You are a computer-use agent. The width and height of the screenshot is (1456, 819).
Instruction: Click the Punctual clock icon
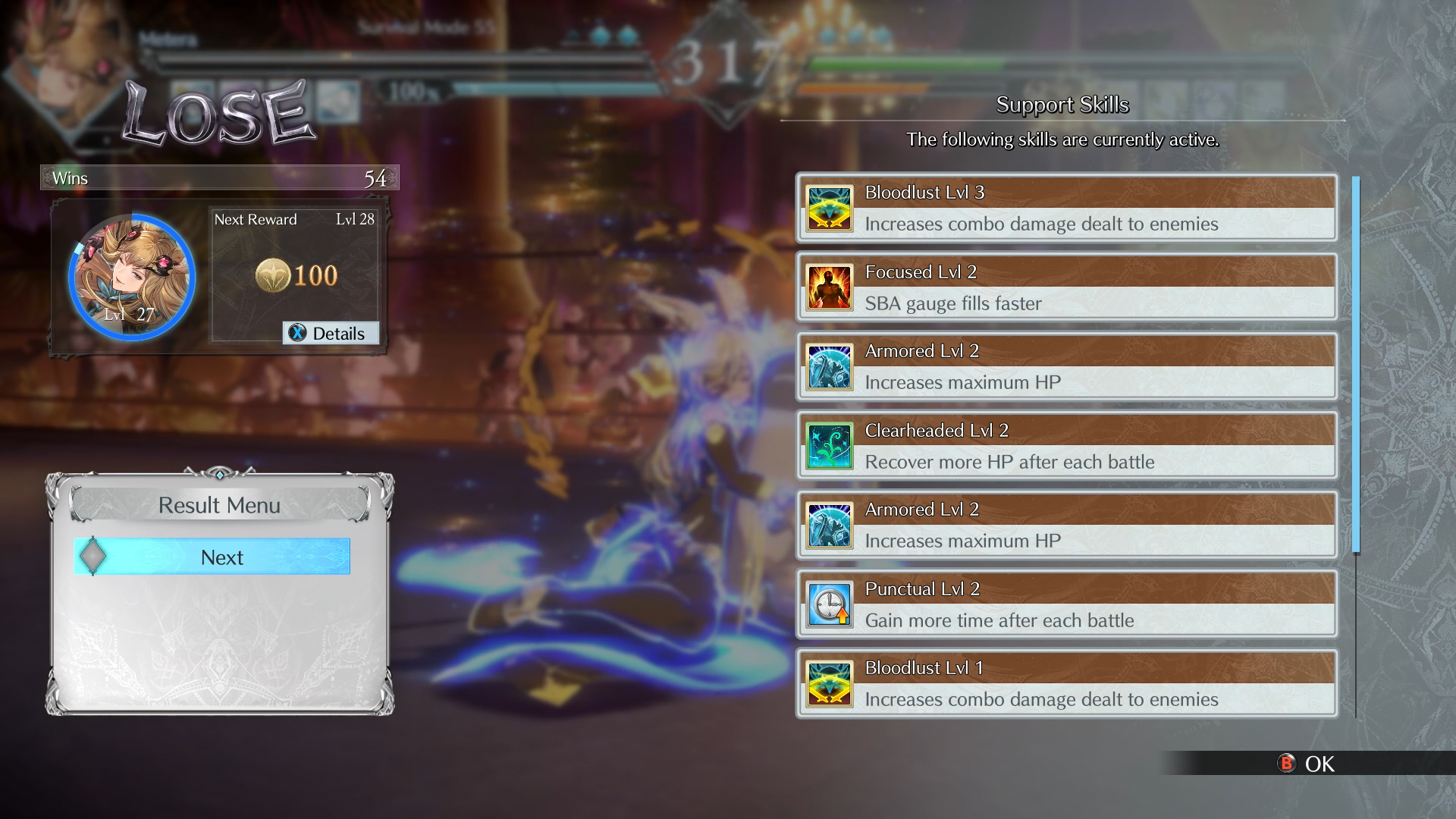pyautogui.click(x=829, y=605)
